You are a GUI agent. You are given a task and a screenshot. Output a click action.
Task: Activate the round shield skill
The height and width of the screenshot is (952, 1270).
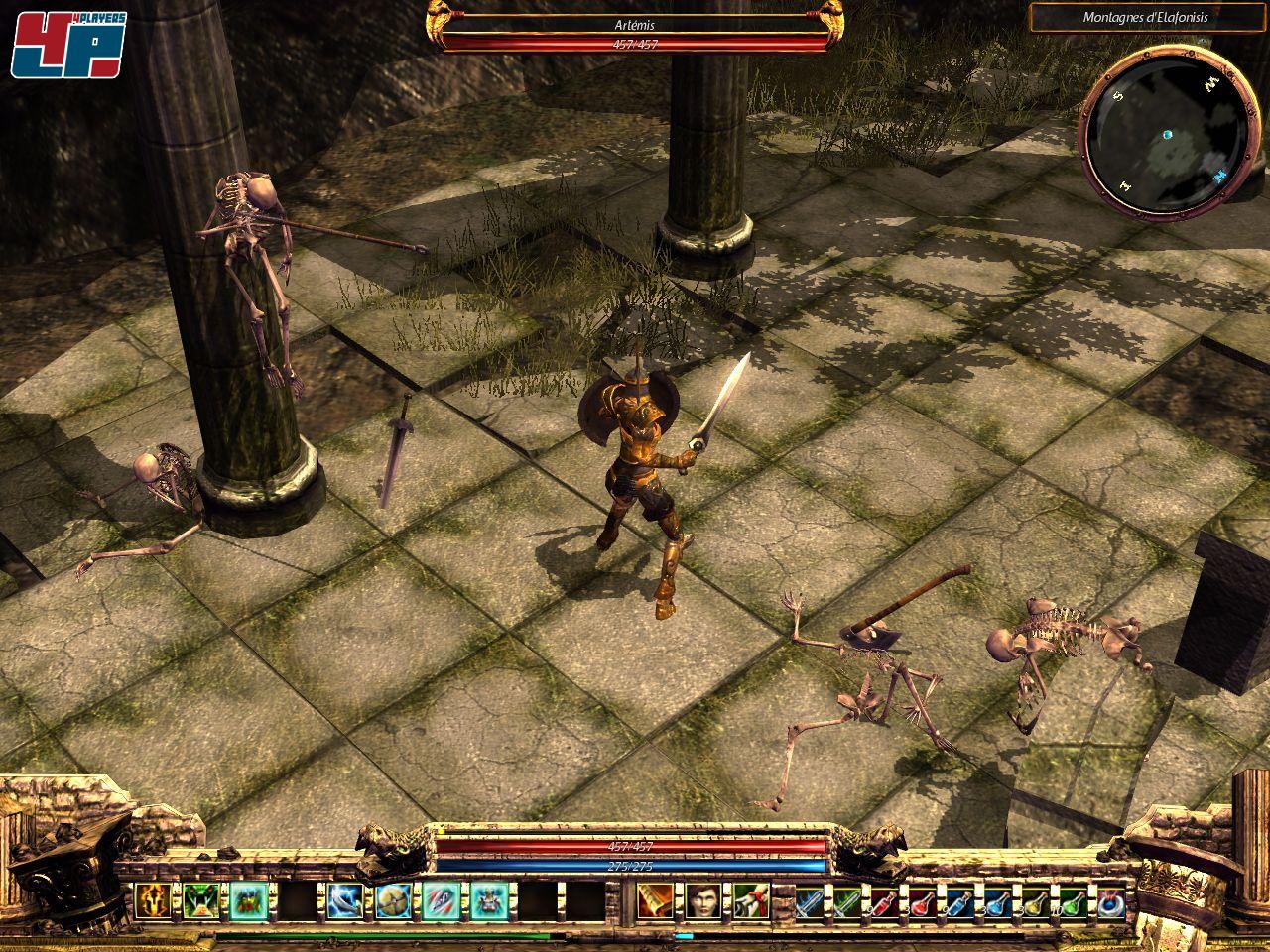[392, 900]
